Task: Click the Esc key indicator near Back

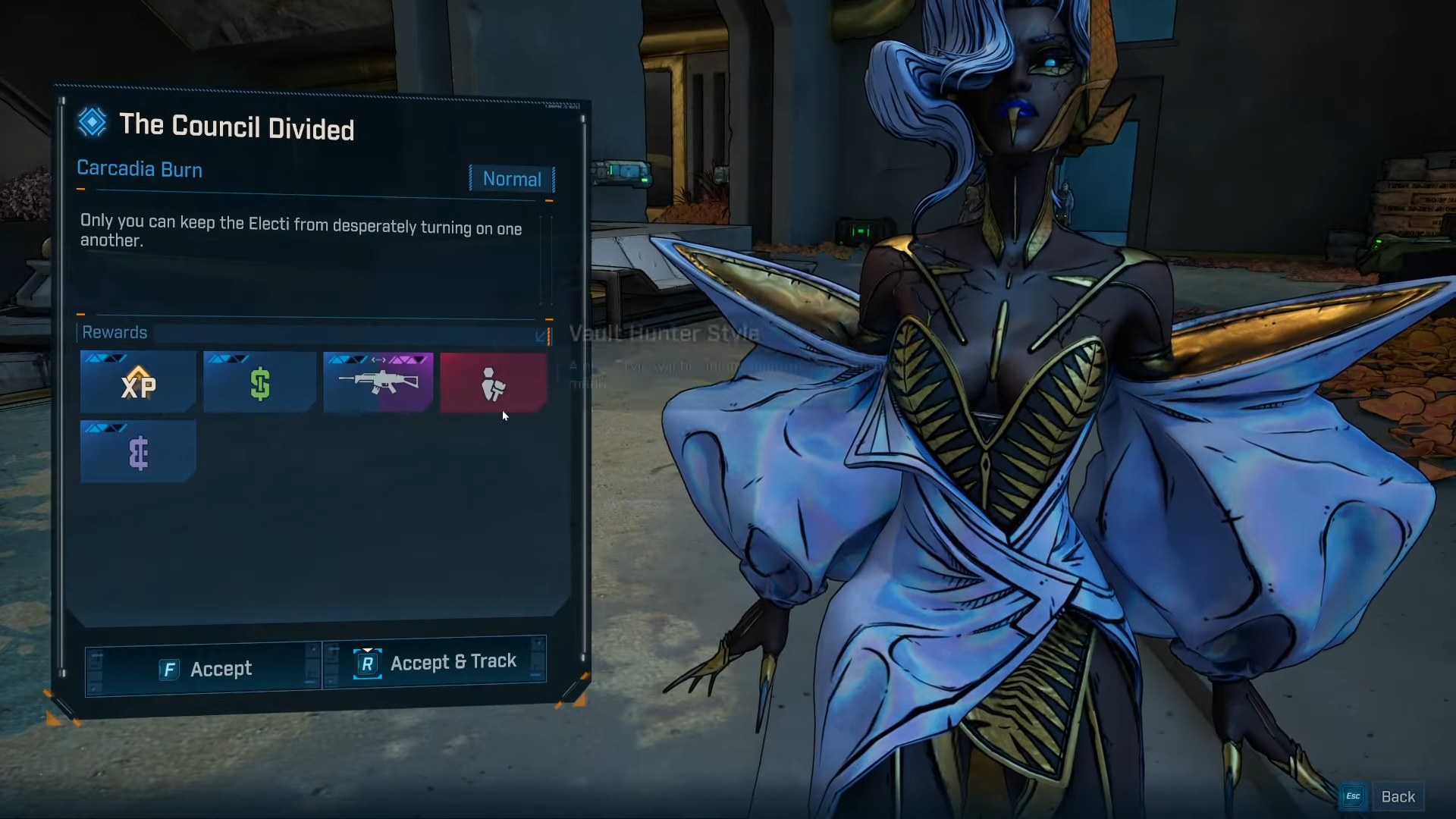Action: tap(1353, 796)
